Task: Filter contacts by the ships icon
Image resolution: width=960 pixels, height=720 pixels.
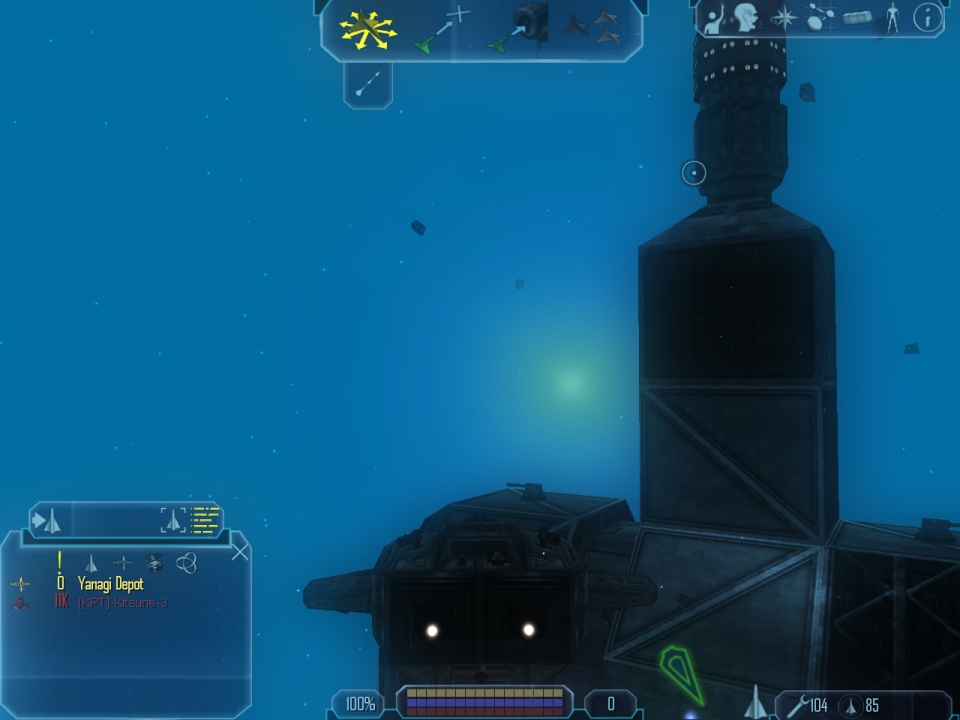Action: point(91,563)
